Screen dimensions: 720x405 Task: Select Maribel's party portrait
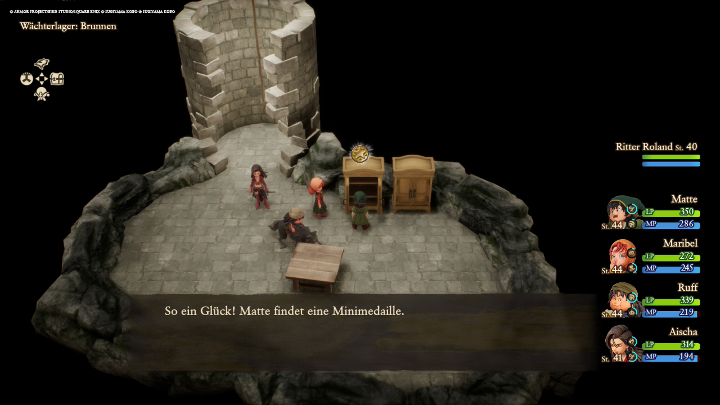coord(620,257)
